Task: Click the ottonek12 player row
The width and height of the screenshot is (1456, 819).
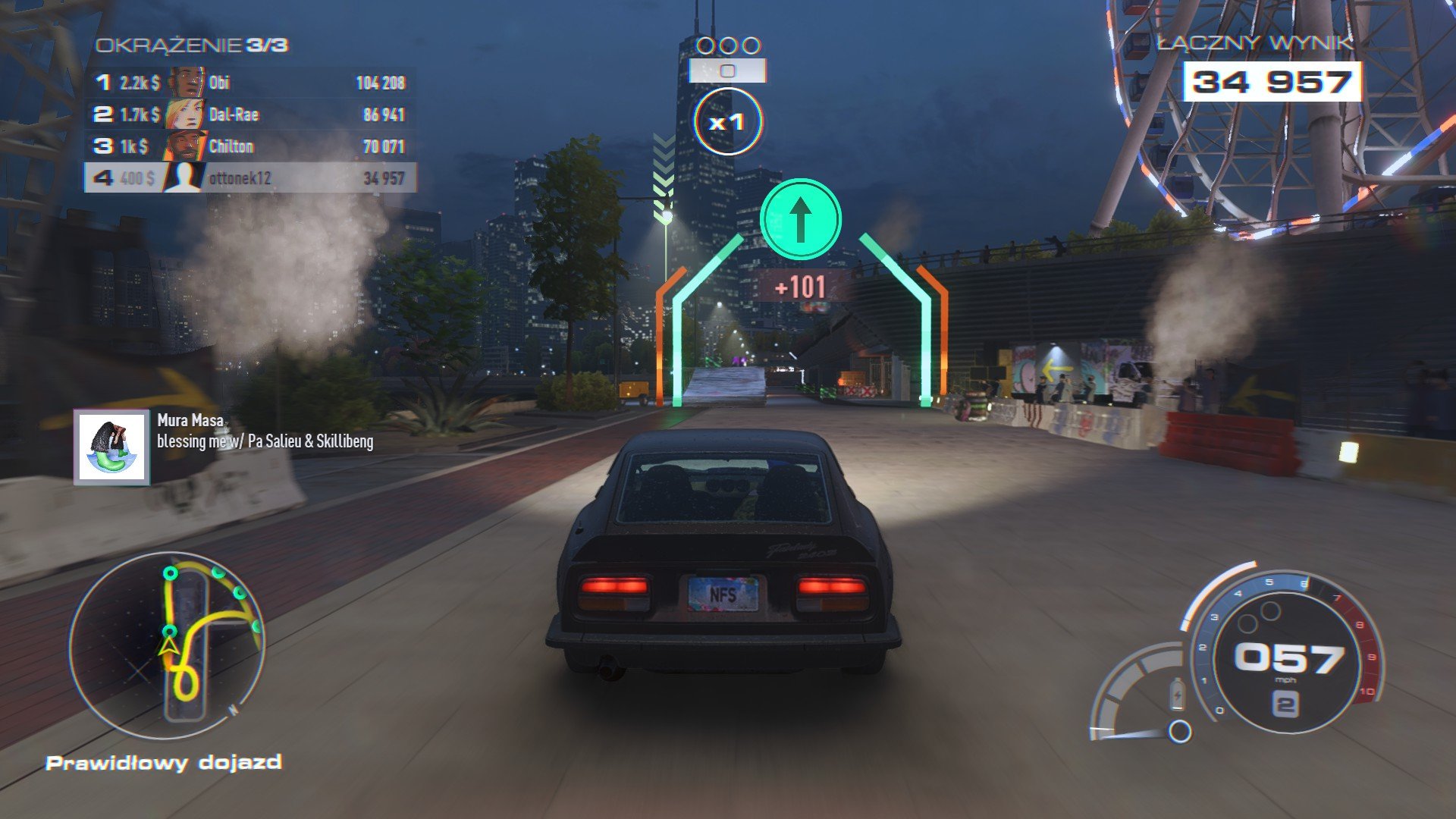Action: [x=250, y=178]
